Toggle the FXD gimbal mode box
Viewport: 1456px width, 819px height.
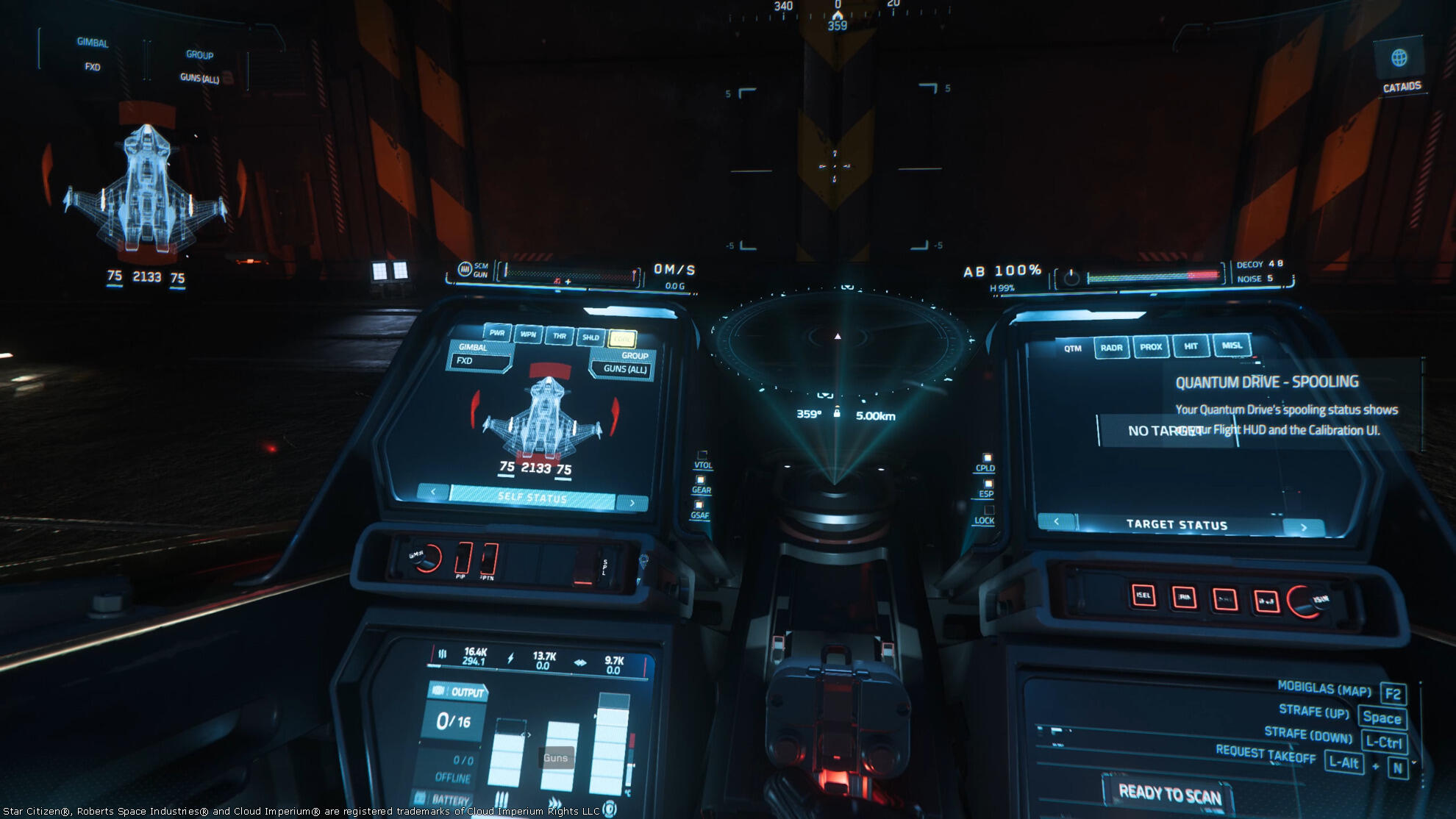(481, 361)
